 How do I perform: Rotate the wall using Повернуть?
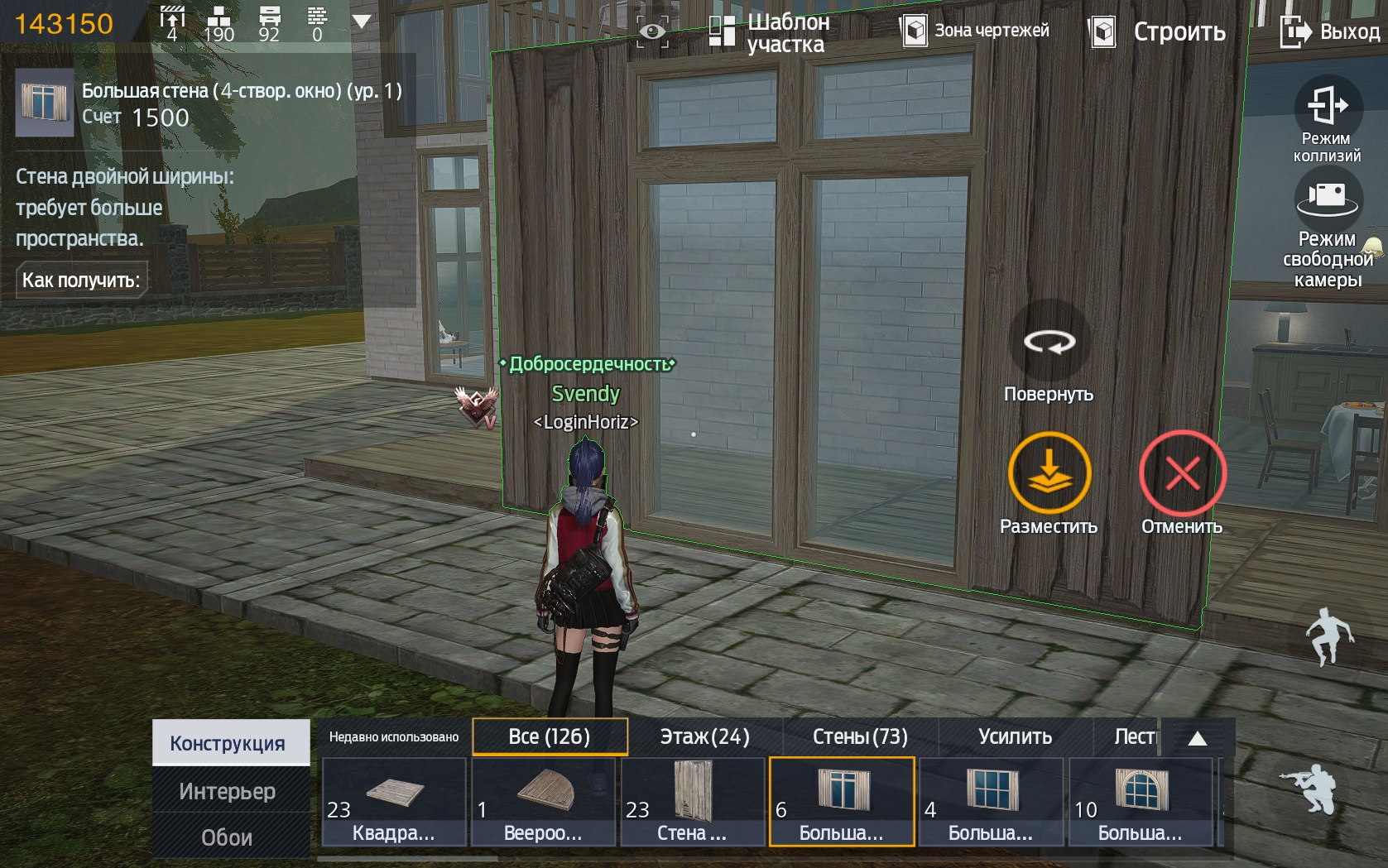coord(1049,343)
